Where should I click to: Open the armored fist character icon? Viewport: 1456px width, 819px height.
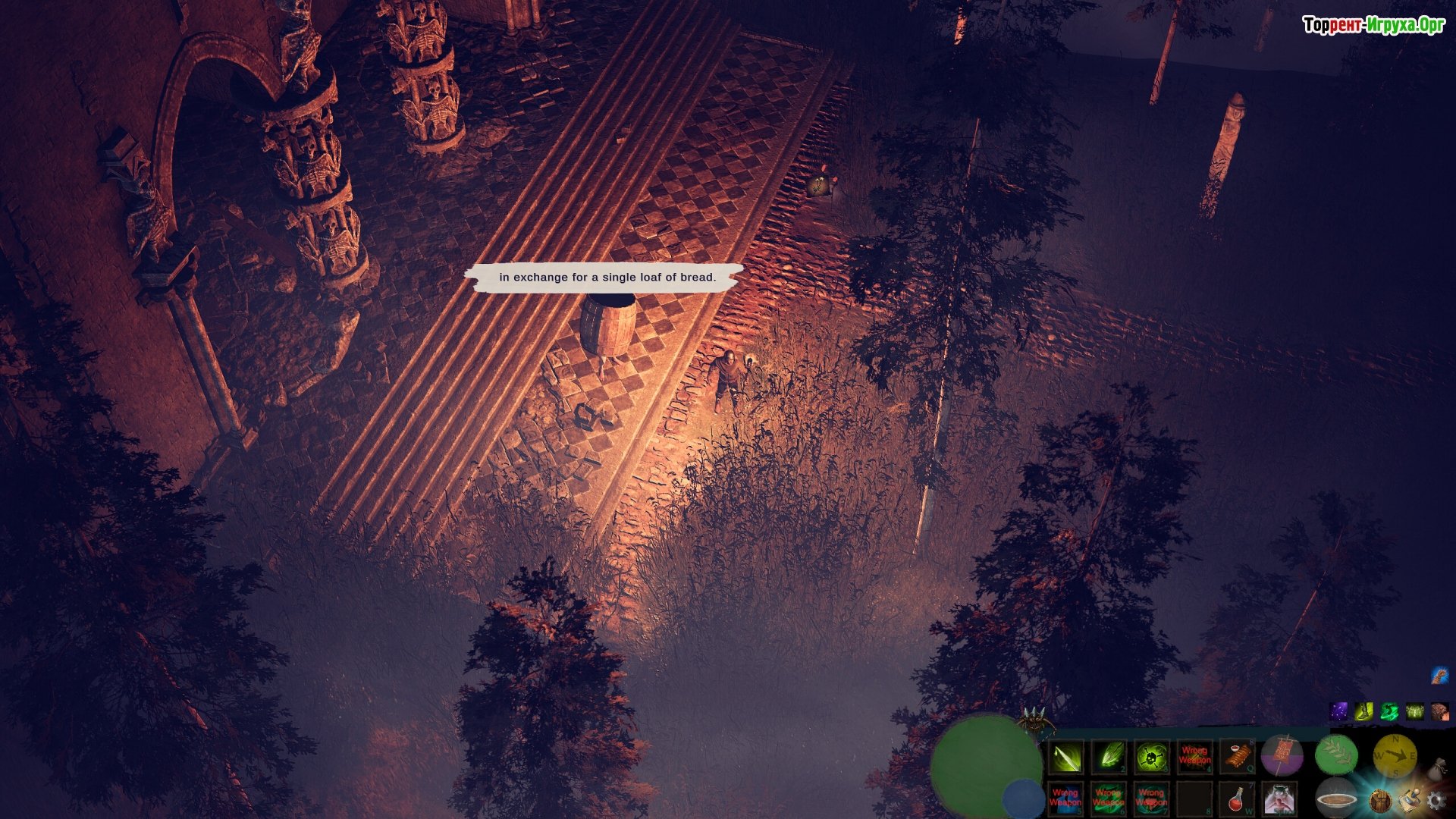pyautogui.click(x=1381, y=801)
